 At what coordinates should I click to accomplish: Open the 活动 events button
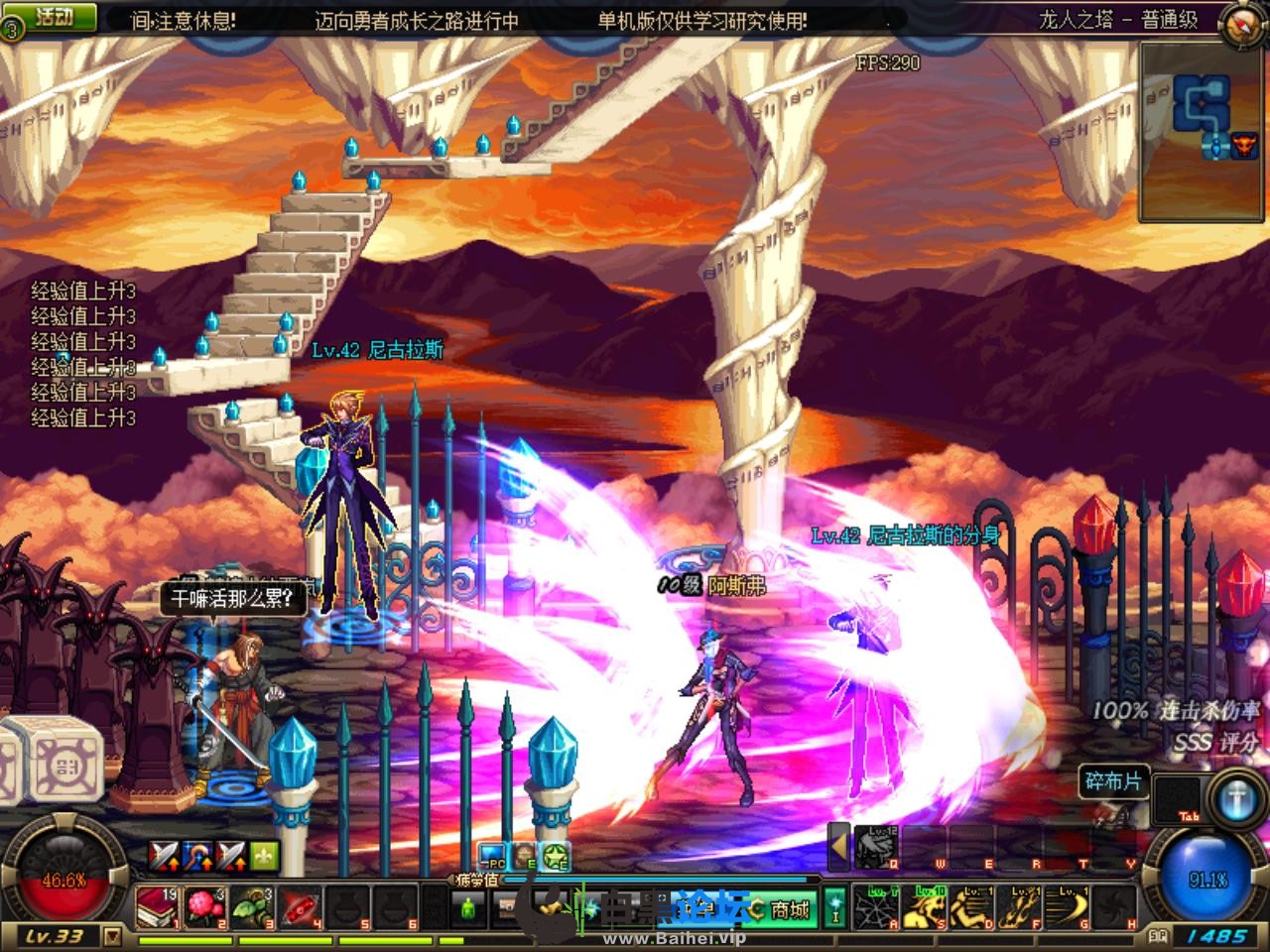point(55,18)
